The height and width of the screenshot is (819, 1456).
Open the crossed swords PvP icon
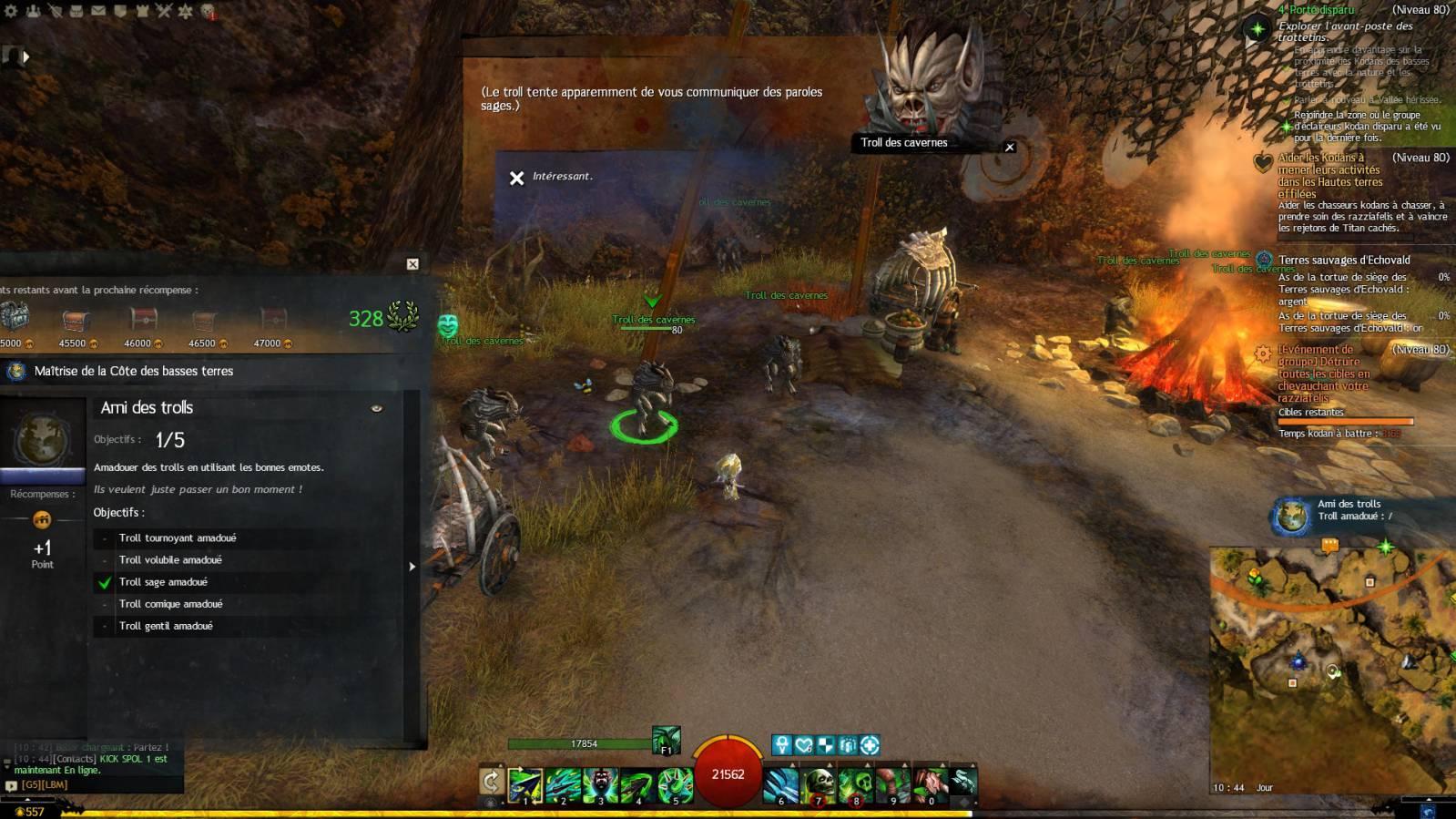164,11
